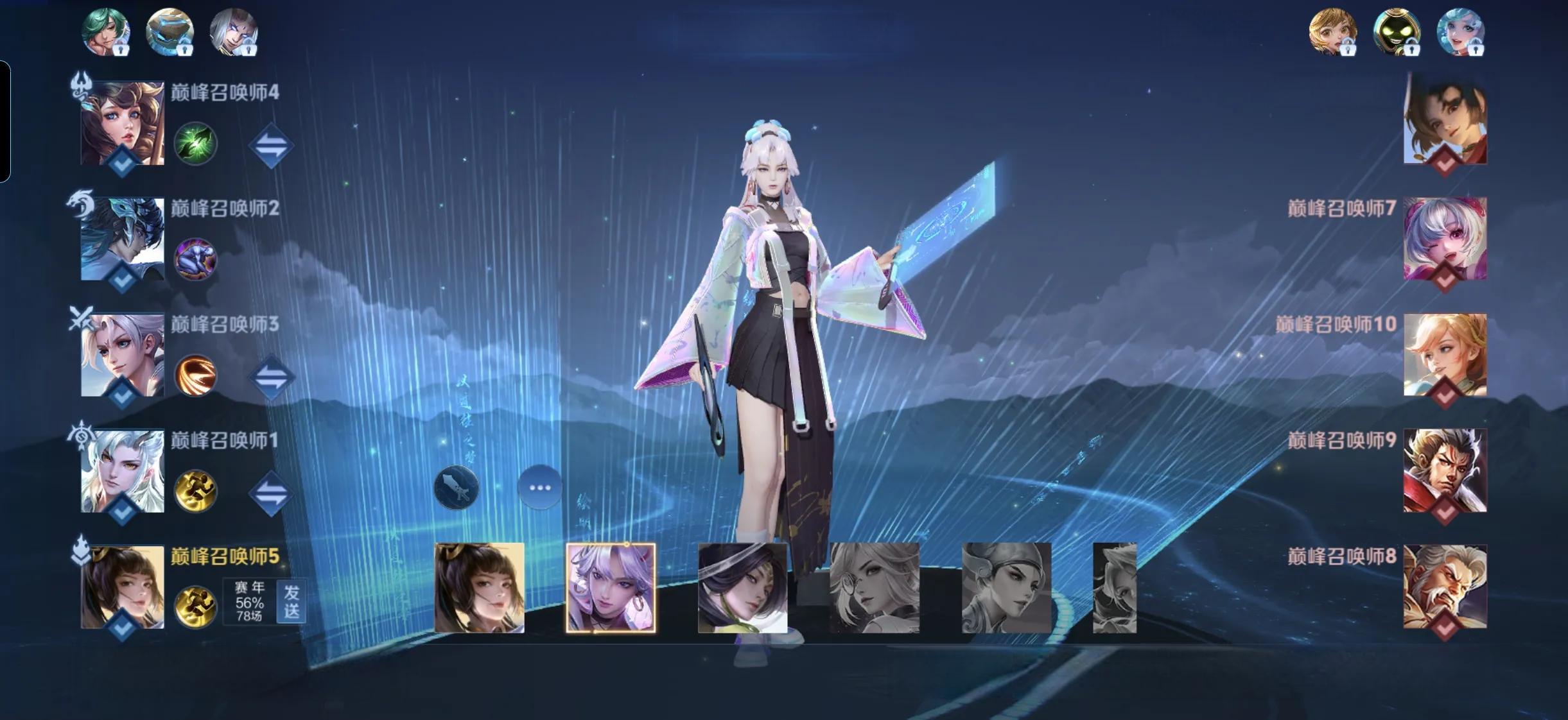Viewport: 1568px width, 720px height.
Task: Click 巅峰召唤师4's green summoner spell icon
Action: tap(195, 143)
